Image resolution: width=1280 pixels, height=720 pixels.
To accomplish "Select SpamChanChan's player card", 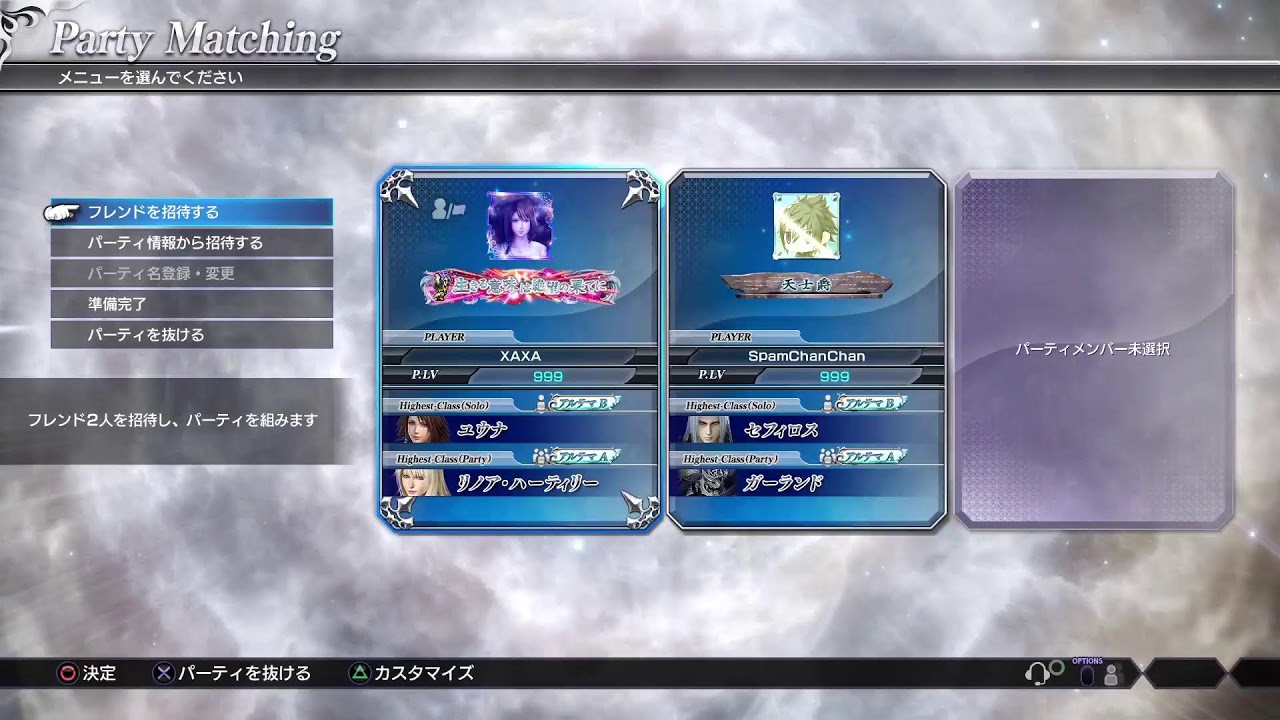I will 806,349.
